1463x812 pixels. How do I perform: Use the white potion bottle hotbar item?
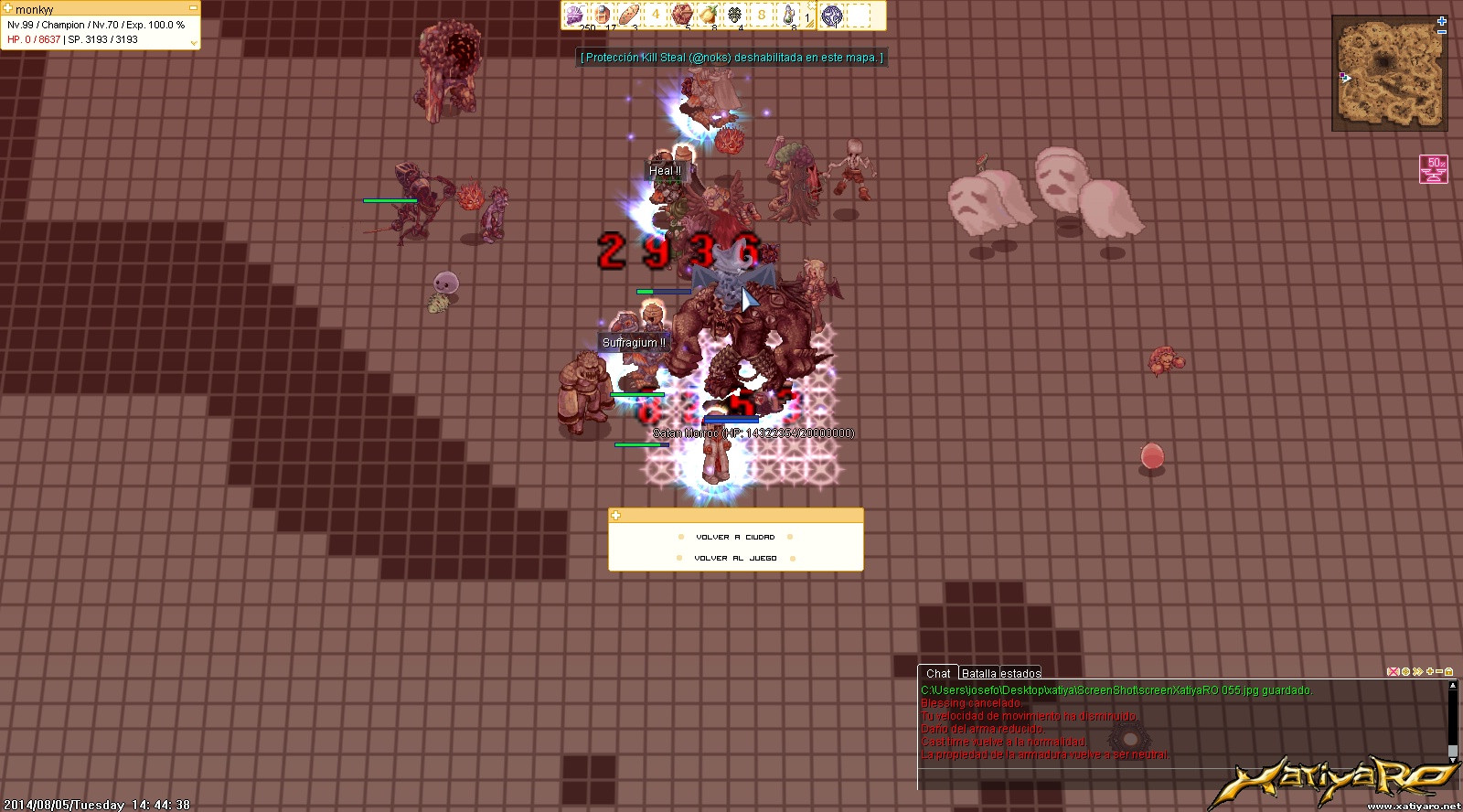[x=788, y=15]
